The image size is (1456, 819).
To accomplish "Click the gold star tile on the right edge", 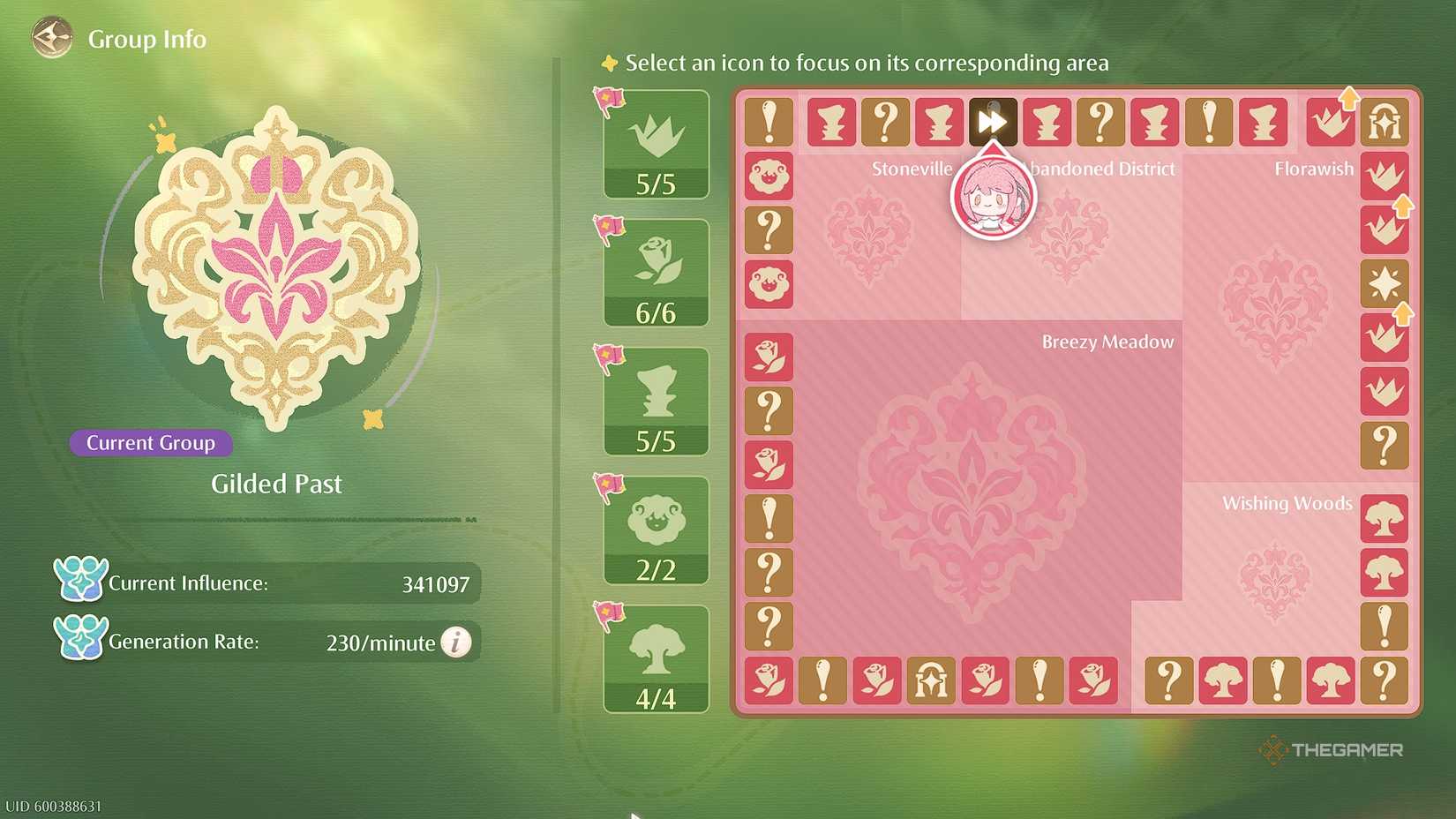I will pos(1385,284).
